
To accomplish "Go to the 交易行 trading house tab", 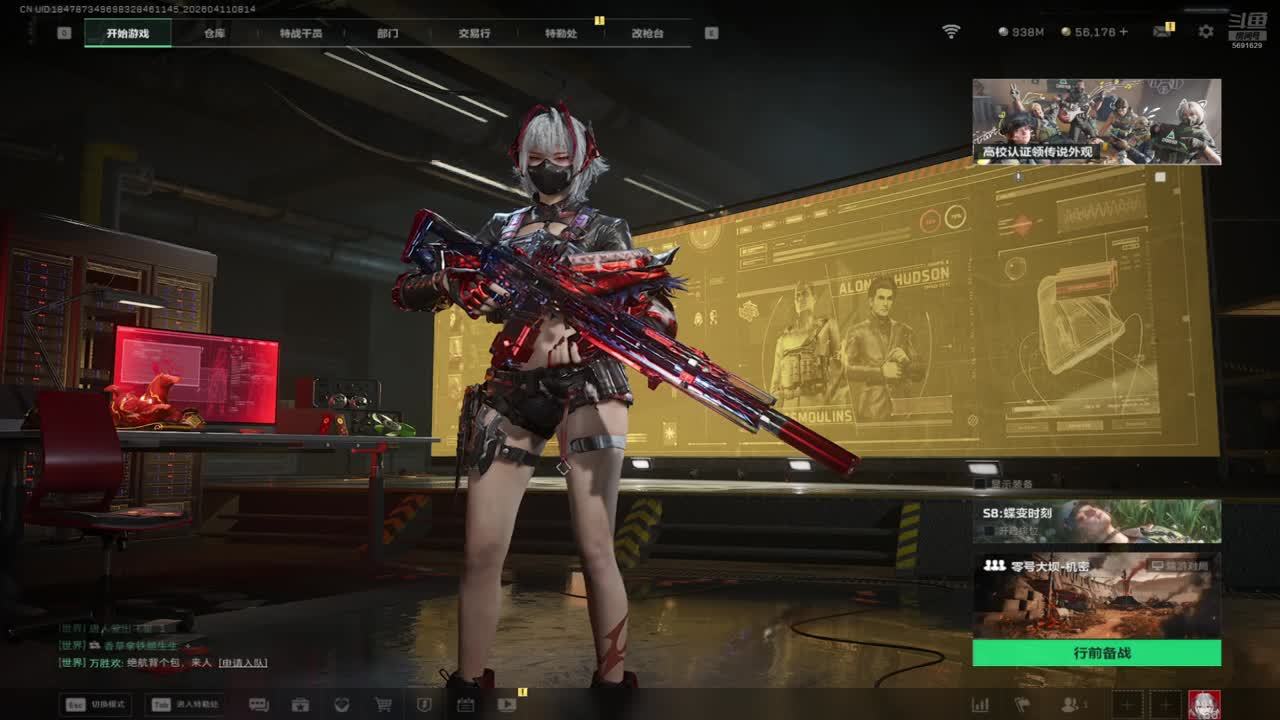I will click(474, 33).
